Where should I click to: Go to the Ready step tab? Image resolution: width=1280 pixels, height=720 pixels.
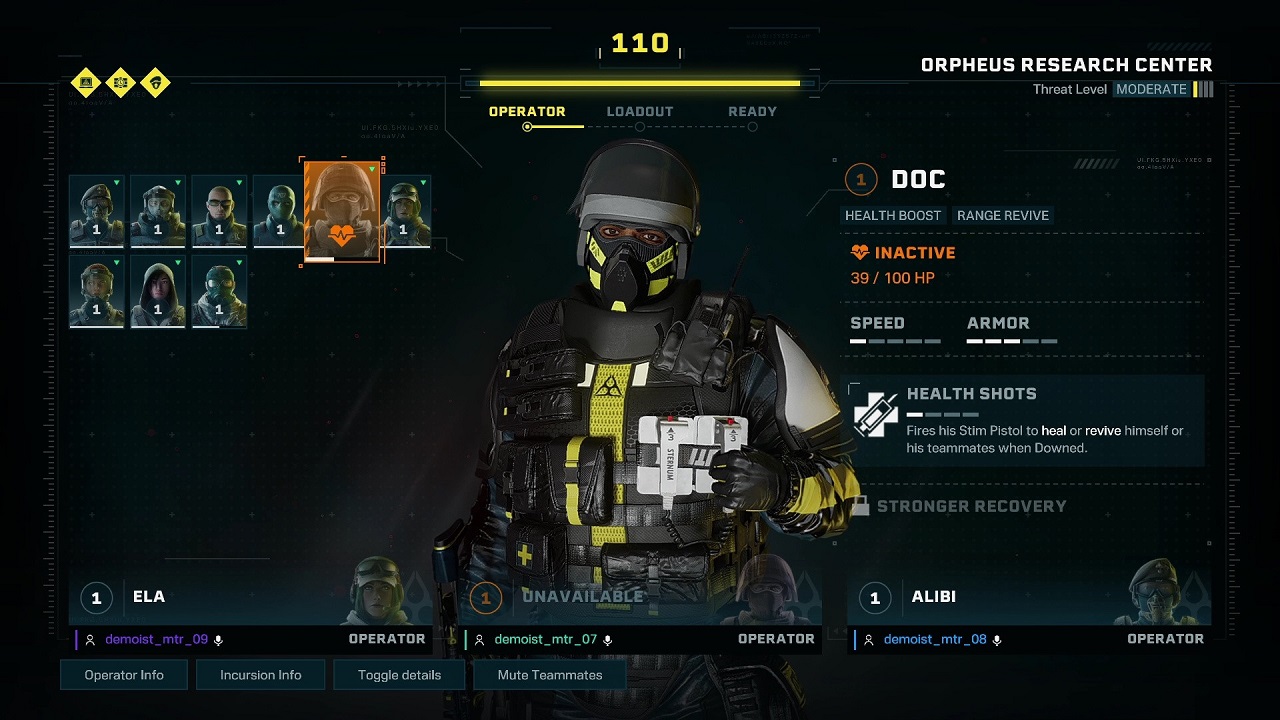(x=752, y=112)
